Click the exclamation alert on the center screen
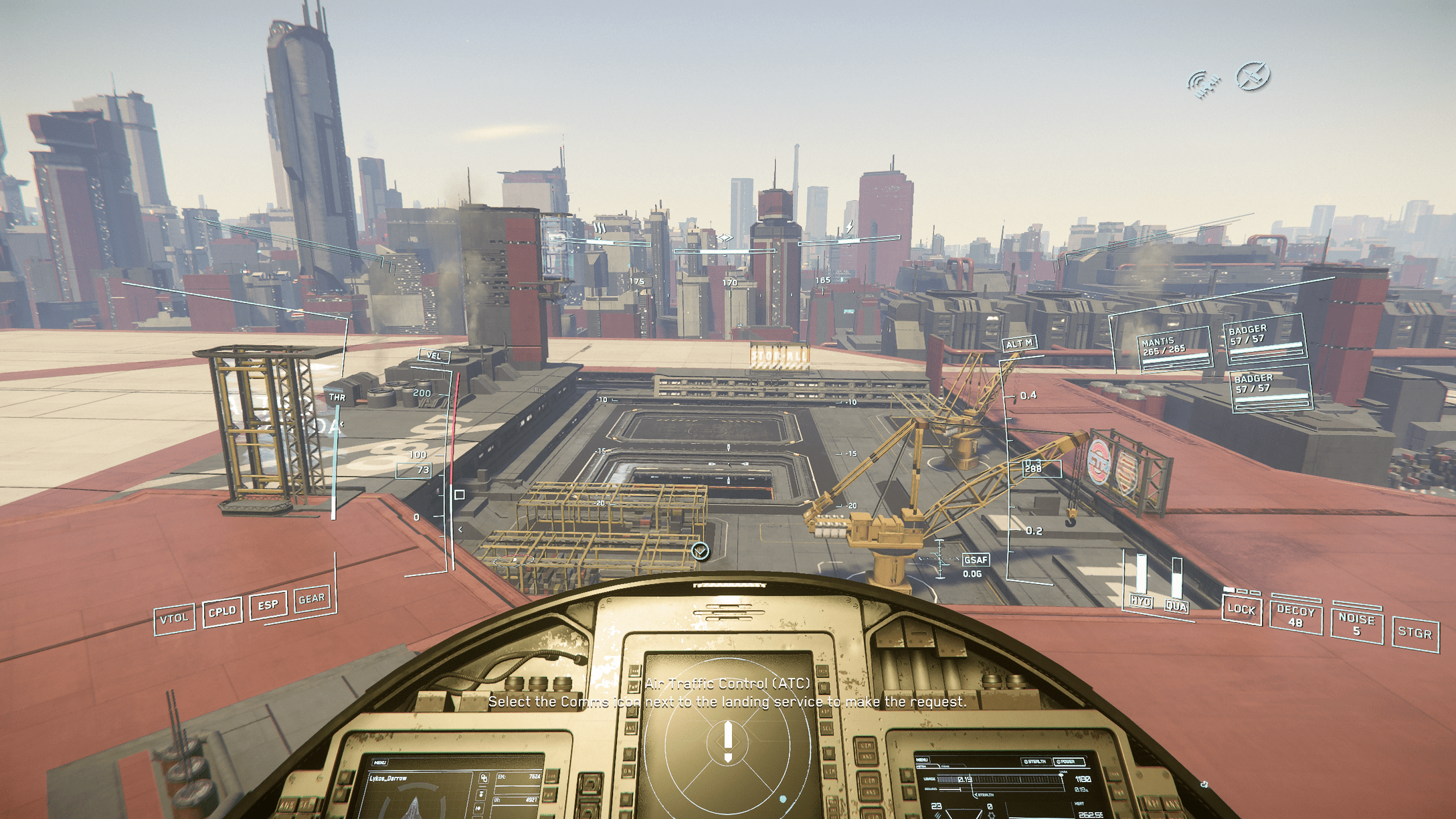 (728, 741)
